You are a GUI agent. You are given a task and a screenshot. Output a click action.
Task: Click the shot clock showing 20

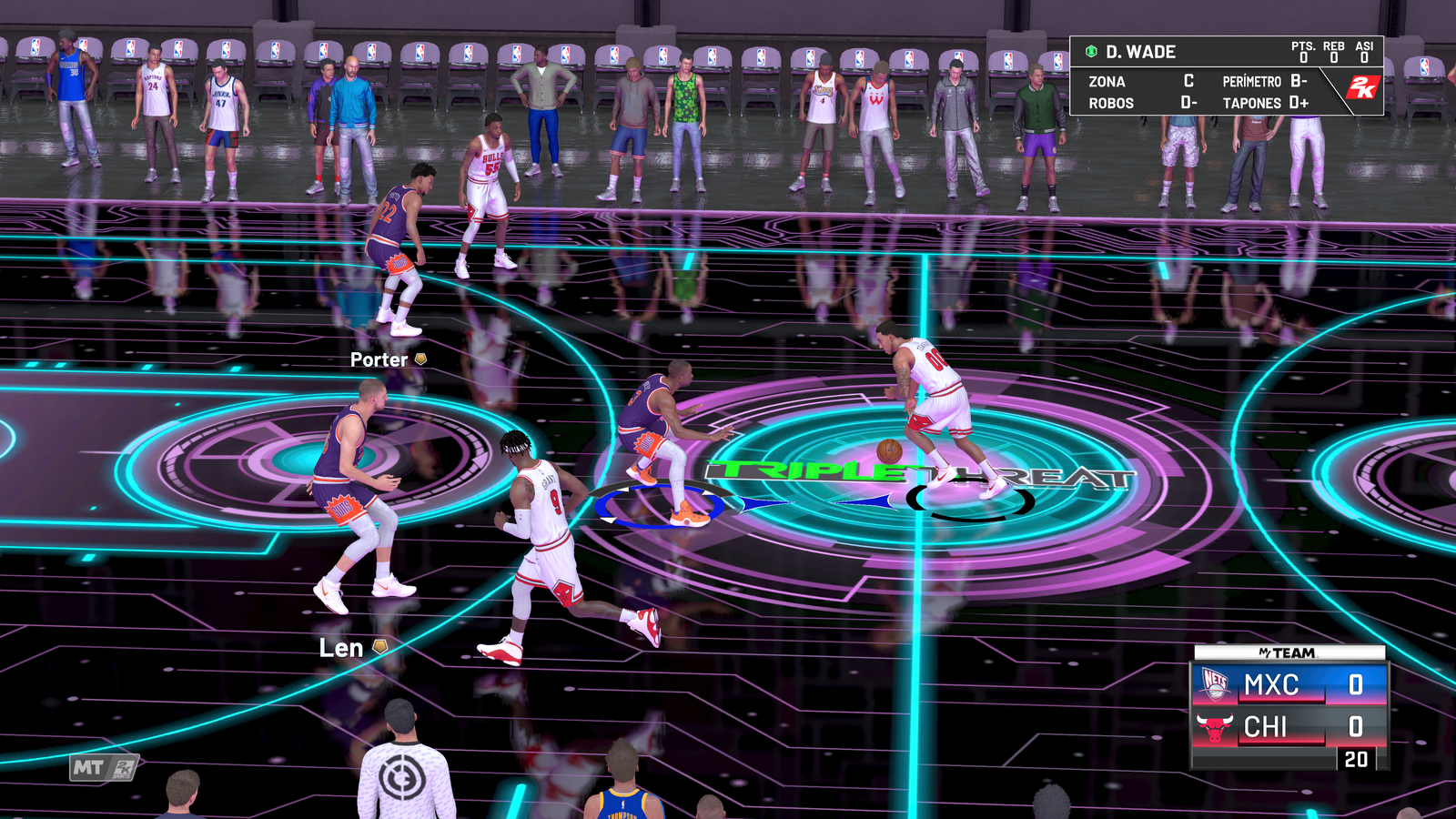coord(1357,757)
